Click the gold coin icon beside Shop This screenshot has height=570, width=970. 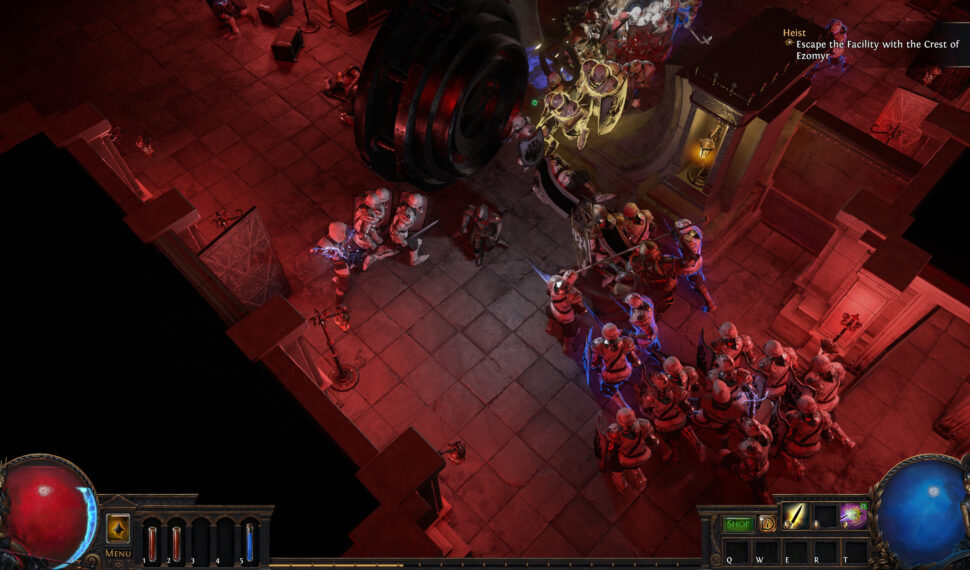point(767,523)
